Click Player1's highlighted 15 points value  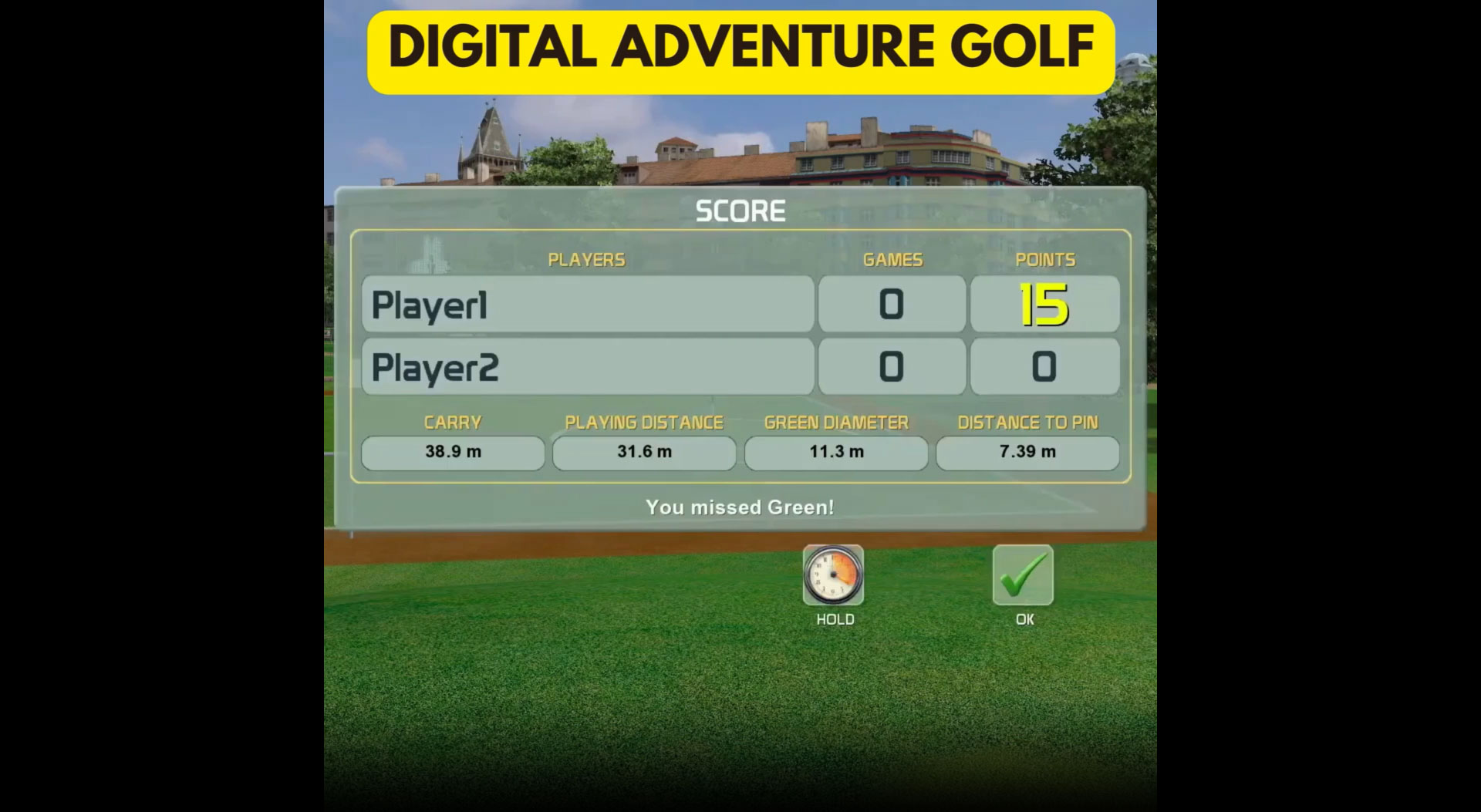1045,304
